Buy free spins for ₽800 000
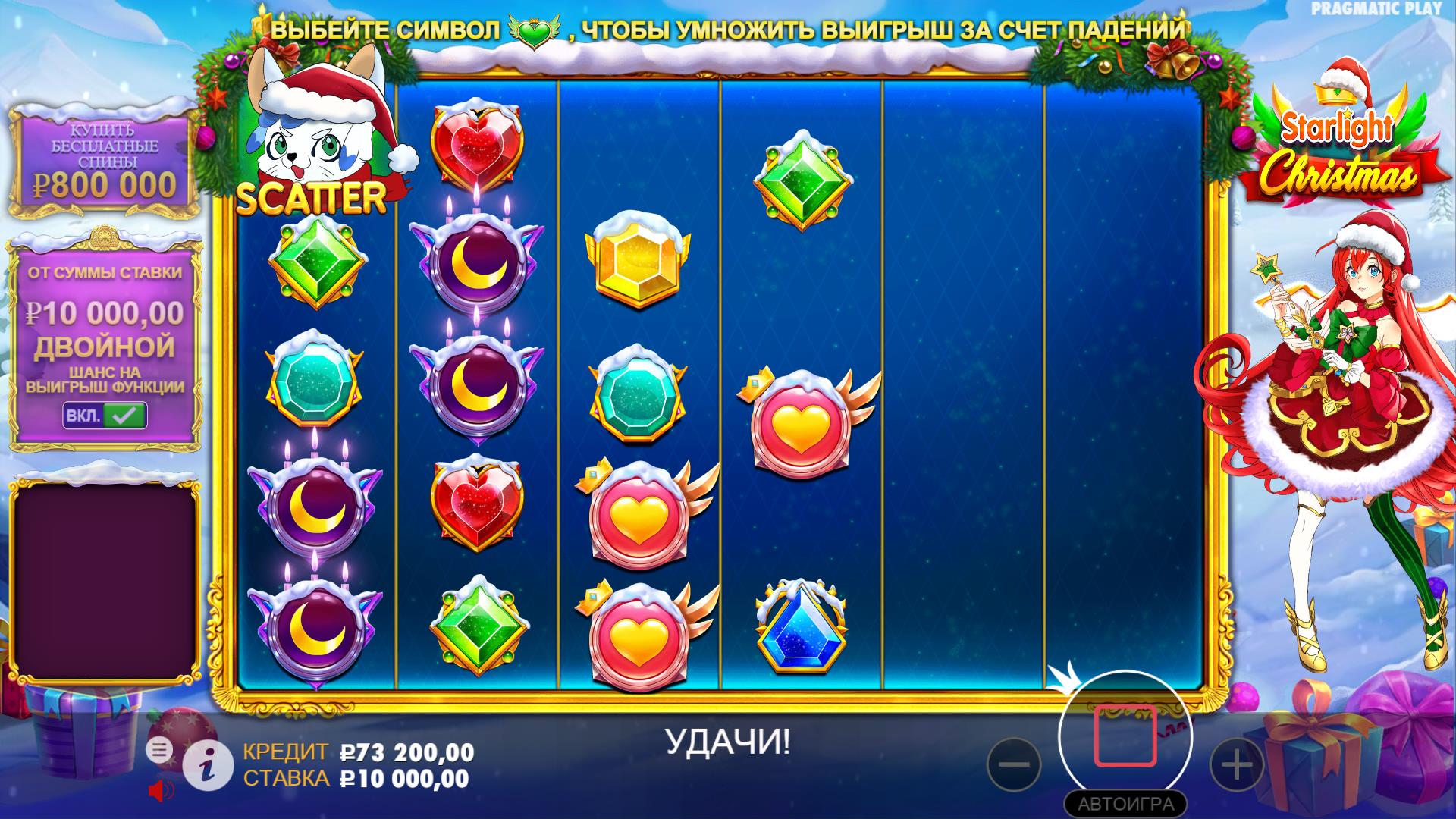 click(105, 161)
